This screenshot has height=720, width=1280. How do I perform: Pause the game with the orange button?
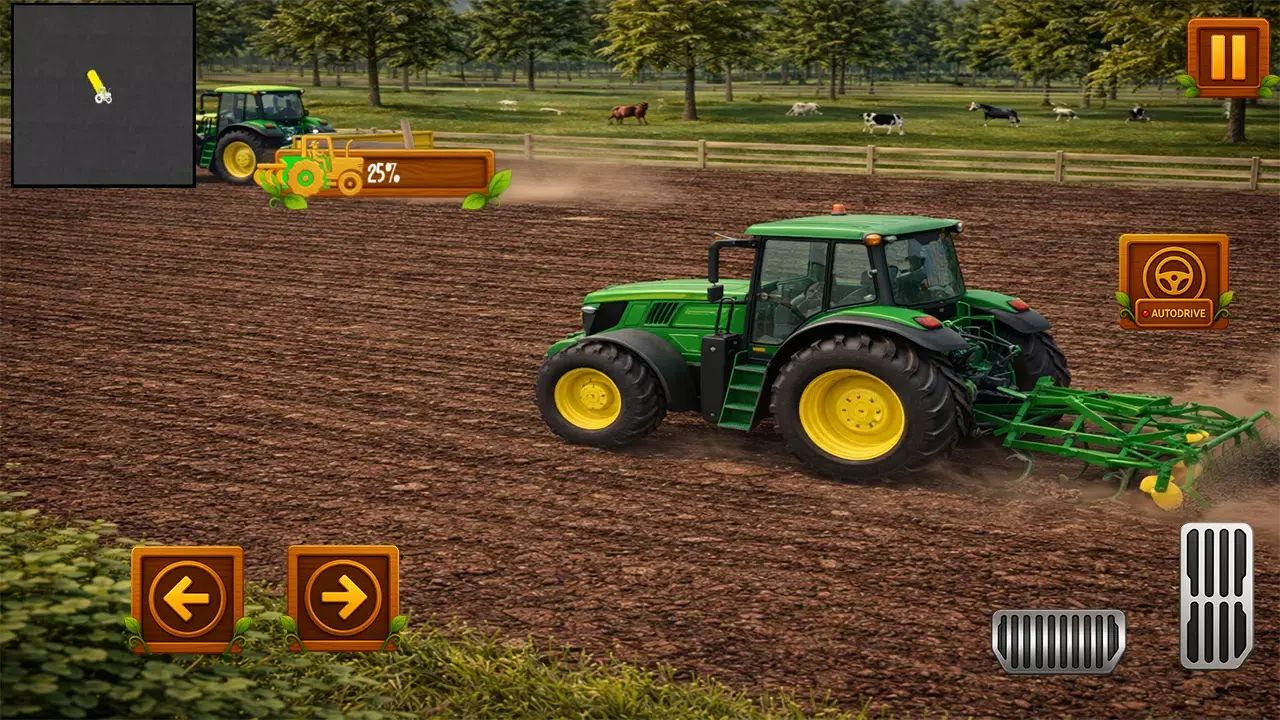click(1227, 57)
